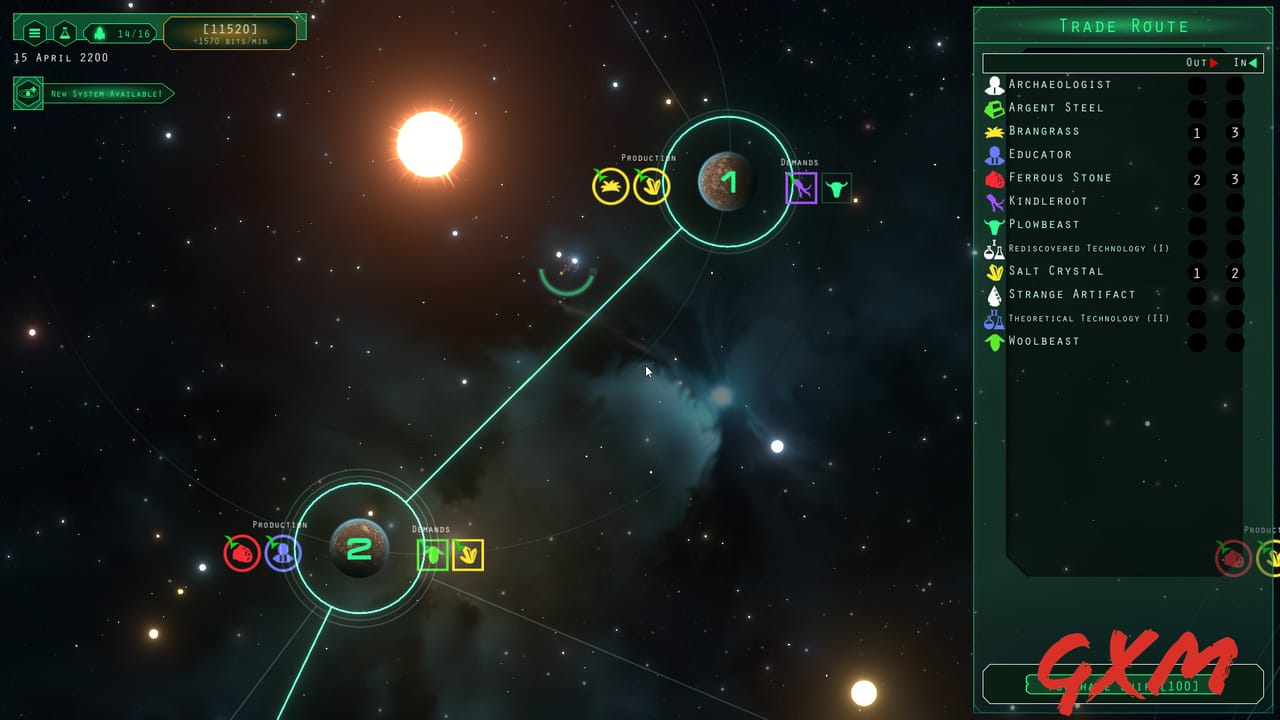1280x720 pixels.
Task: Click the Kindleroot demand icon near planet 1
Action: pyautogui.click(x=800, y=188)
